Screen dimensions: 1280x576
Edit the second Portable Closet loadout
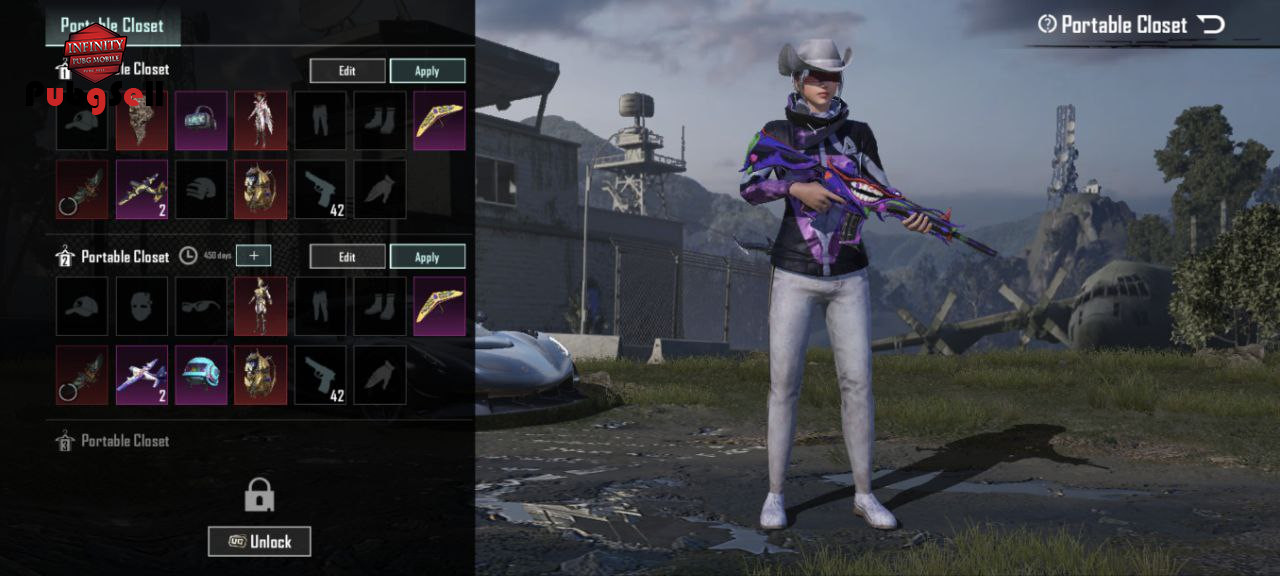pyautogui.click(x=347, y=257)
